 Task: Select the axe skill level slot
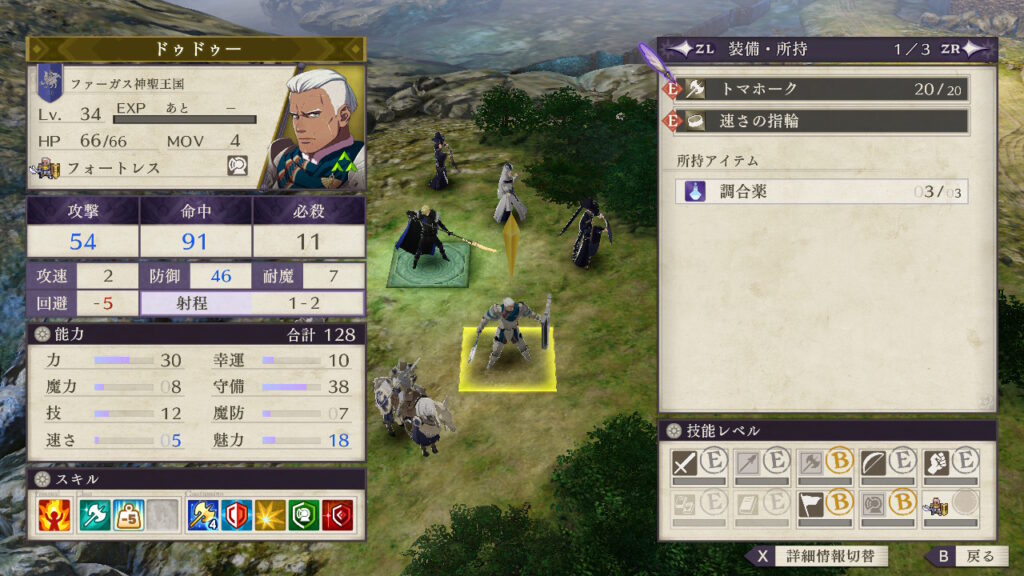click(x=824, y=463)
